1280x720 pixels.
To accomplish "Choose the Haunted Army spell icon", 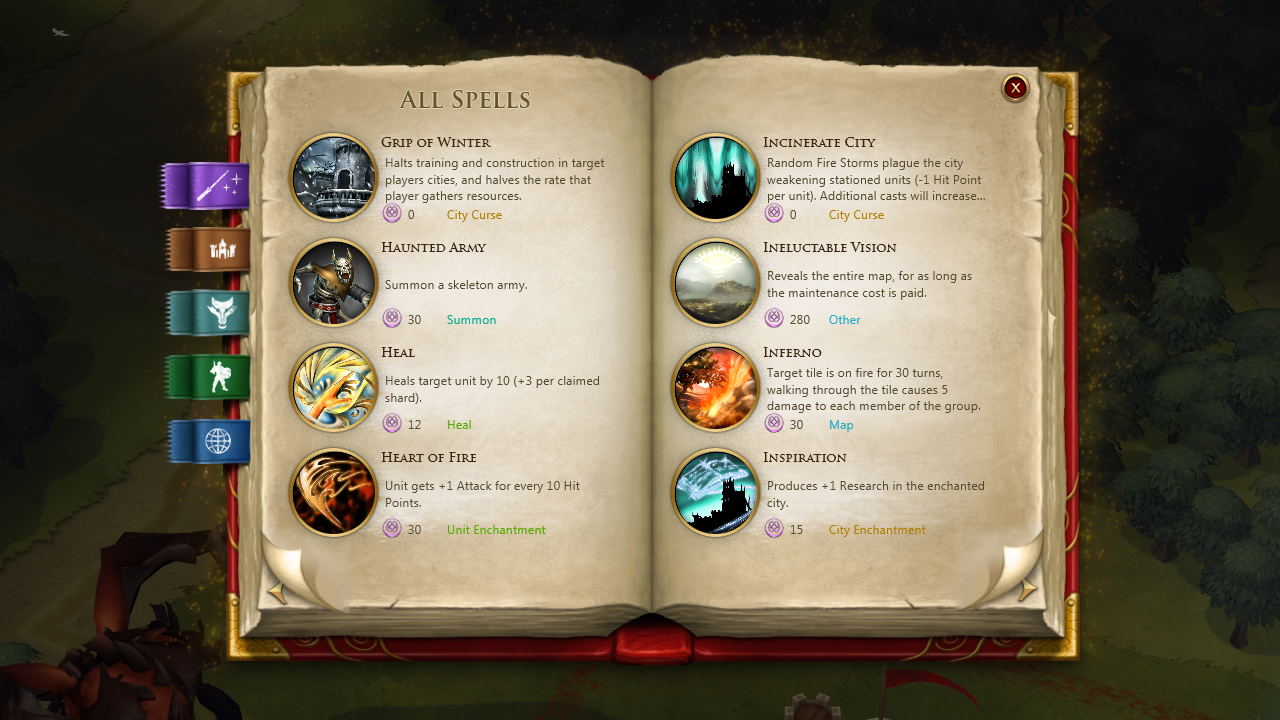I will click(x=334, y=283).
